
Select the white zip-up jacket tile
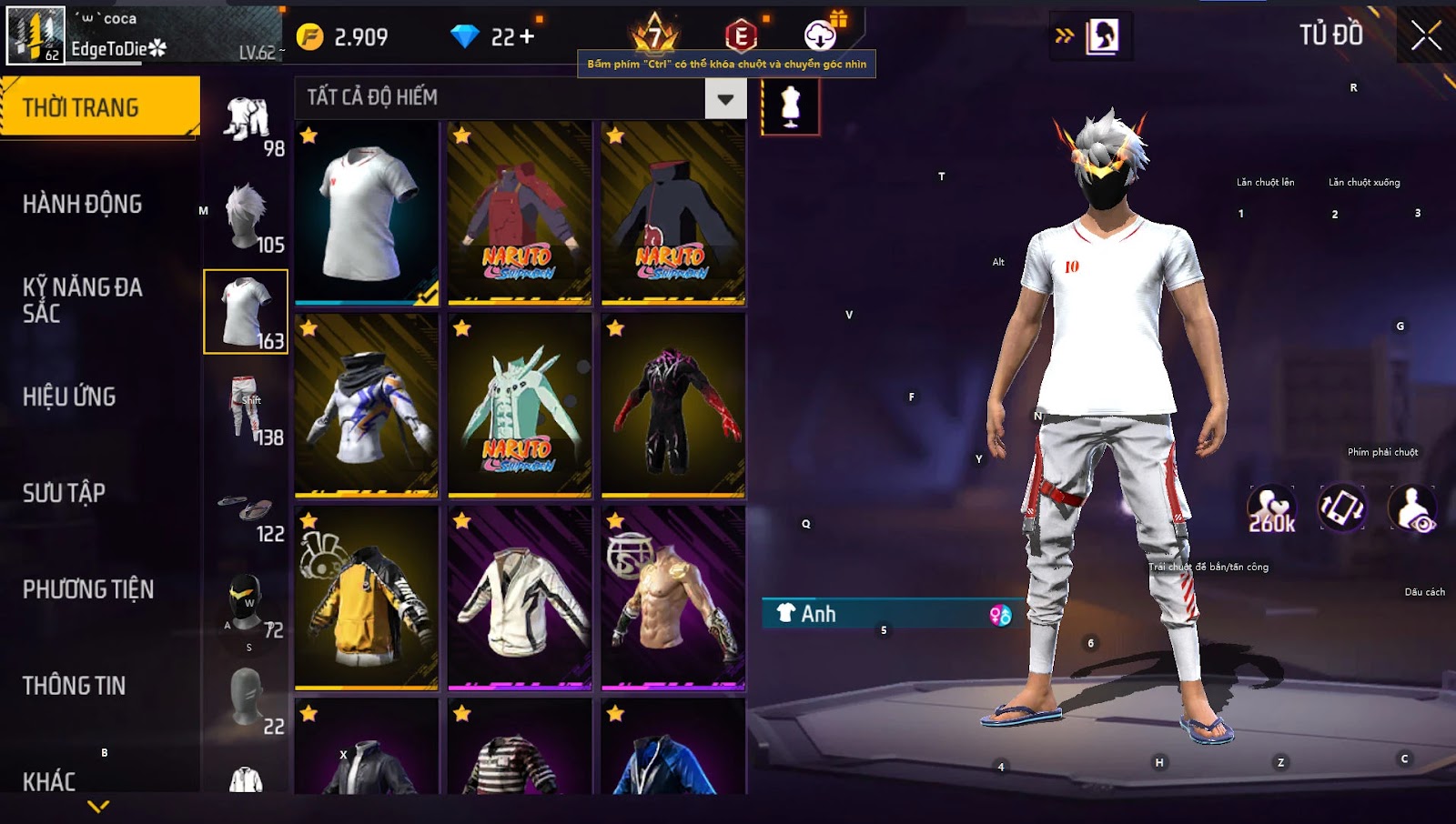point(520,598)
